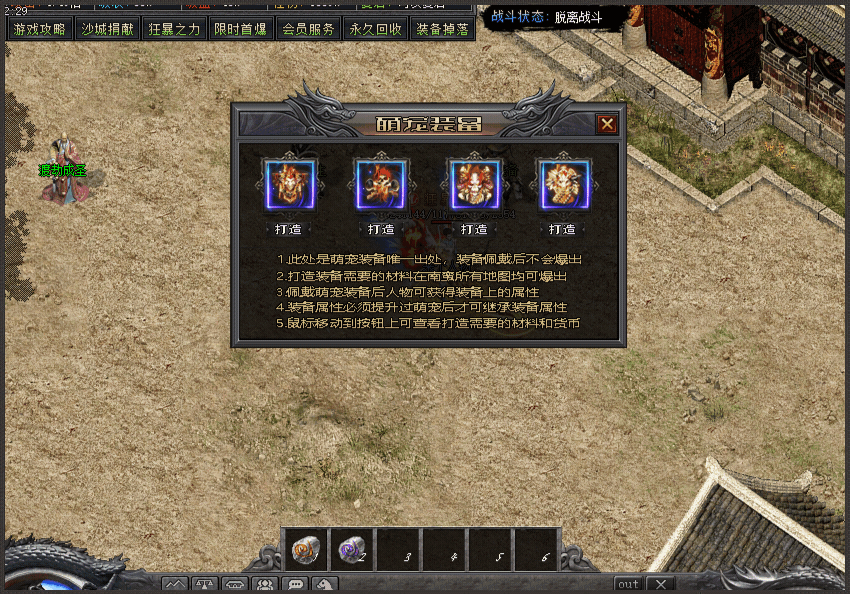Image resolution: width=850 pixels, height=594 pixels.
Task: Open the 限时首爆 event
Action: [241, 29]
